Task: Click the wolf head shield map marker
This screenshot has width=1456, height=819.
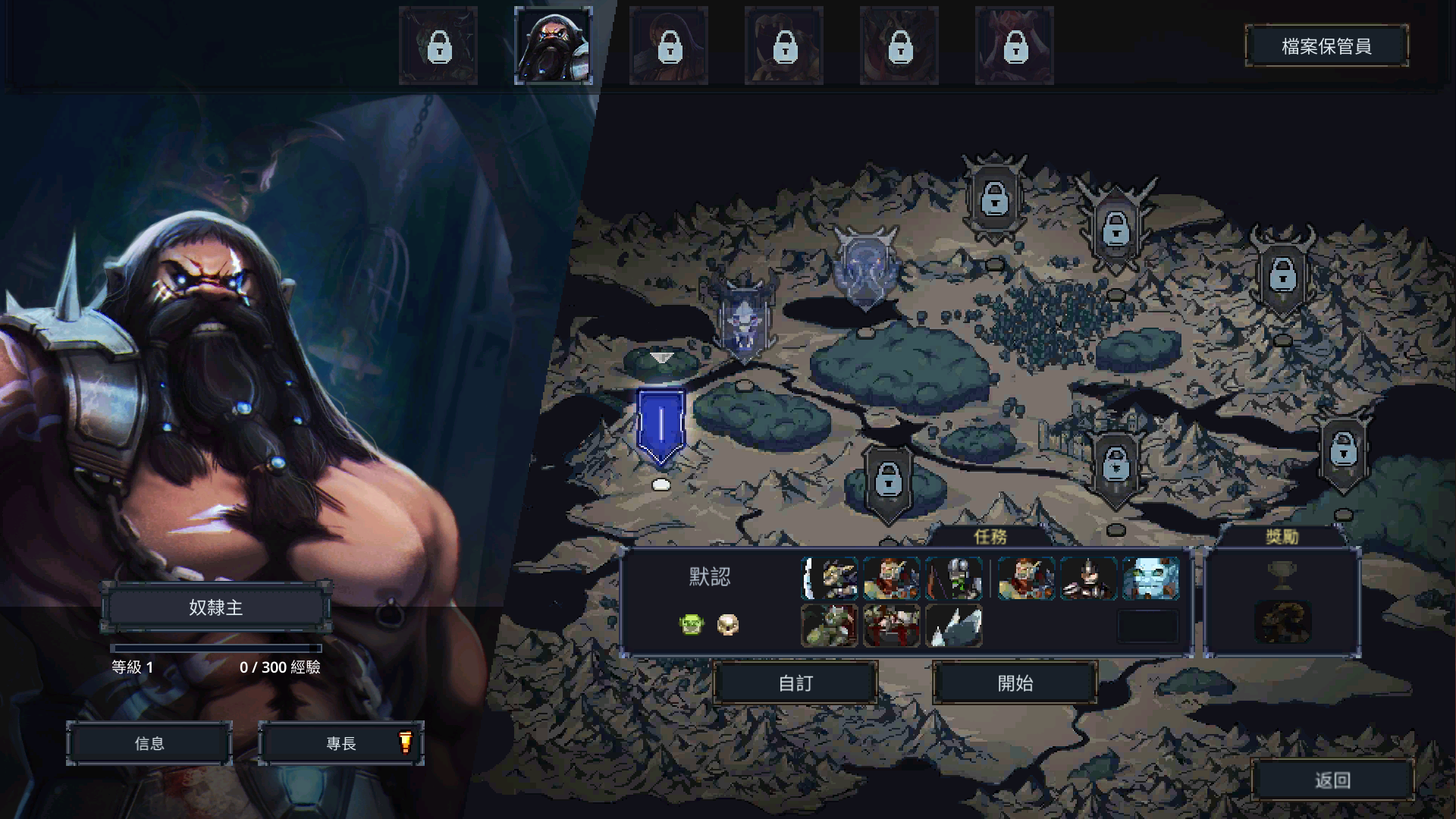Action: (745, 323)
